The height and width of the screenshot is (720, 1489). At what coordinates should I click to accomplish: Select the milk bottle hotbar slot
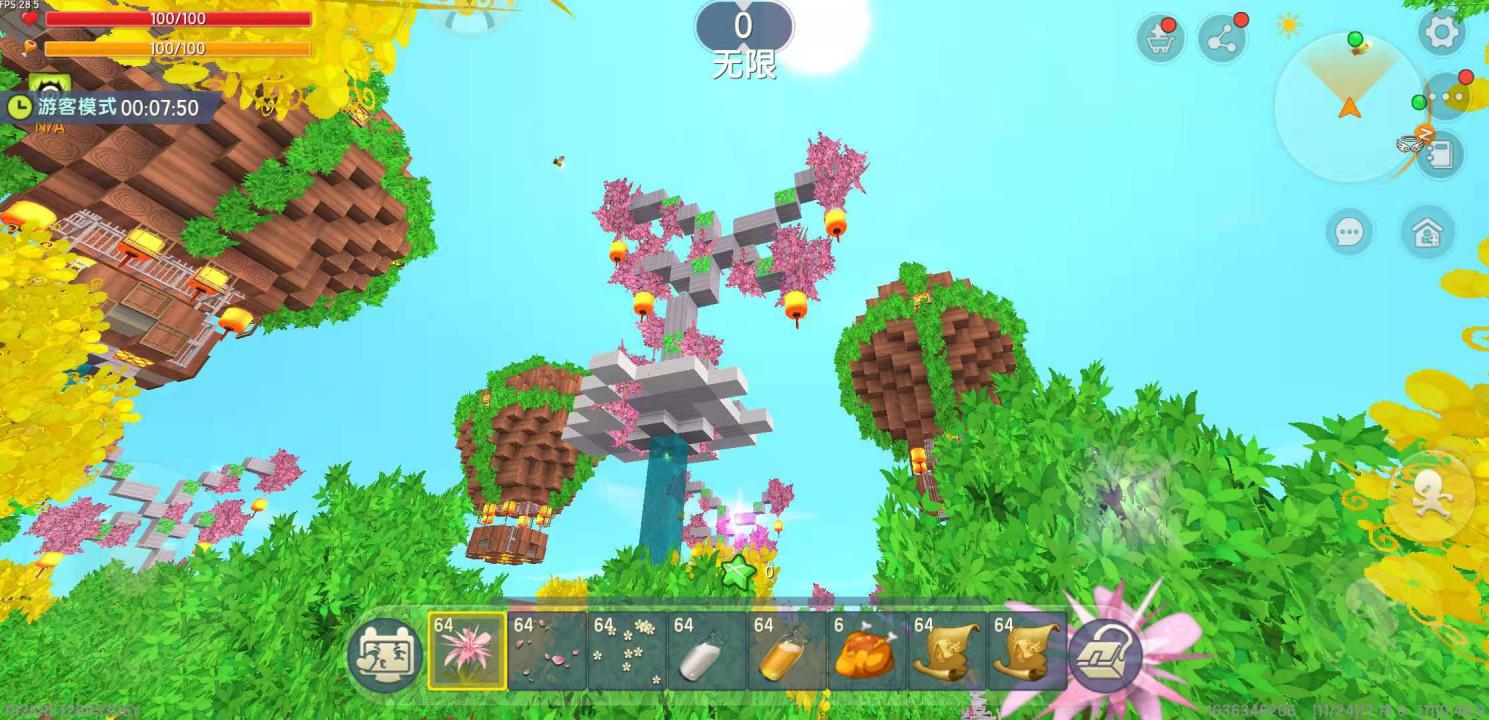[x=707, y=651]
